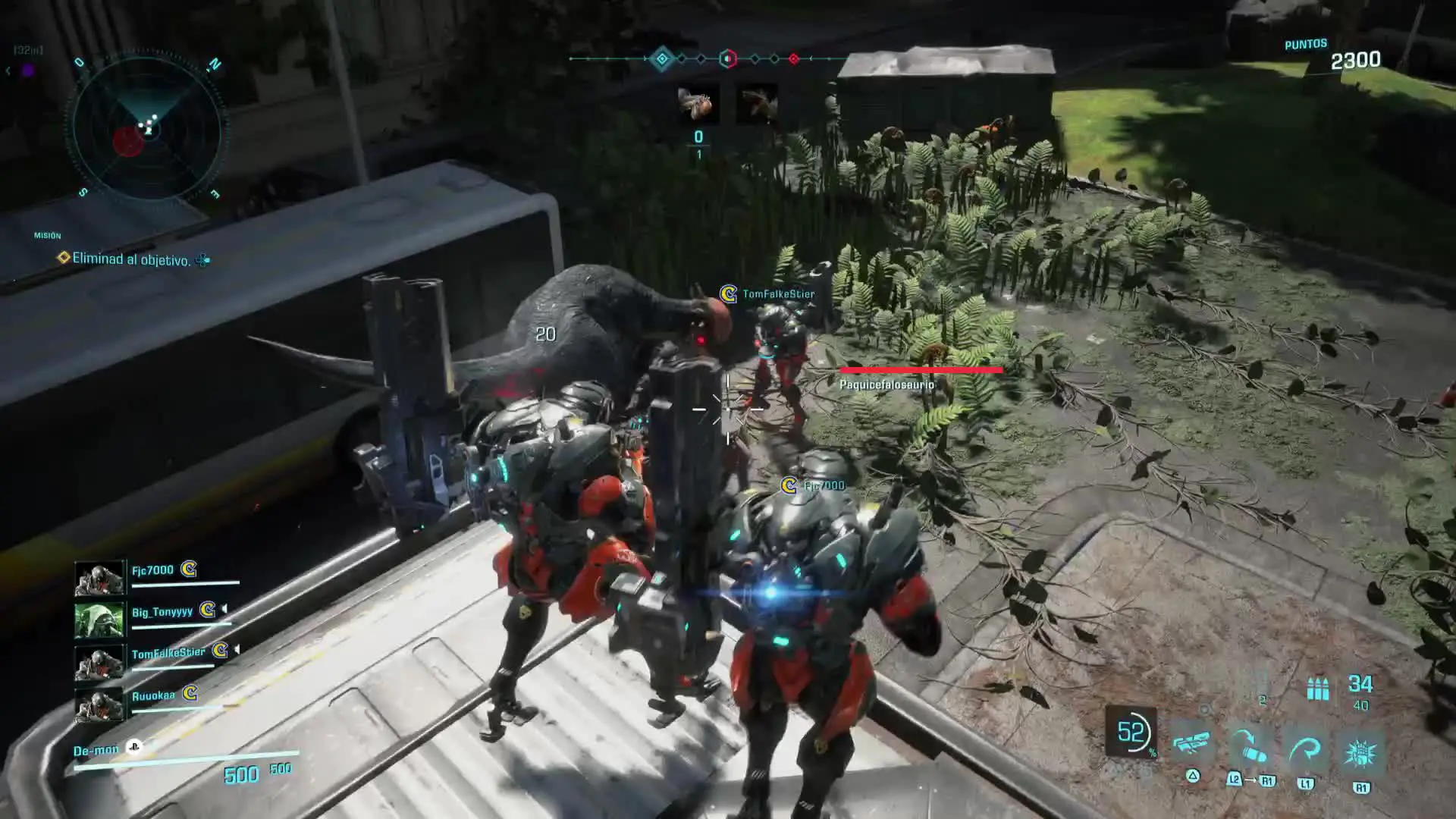Select the 'Eliminad al objetivo' mission objective

(130, 259)
